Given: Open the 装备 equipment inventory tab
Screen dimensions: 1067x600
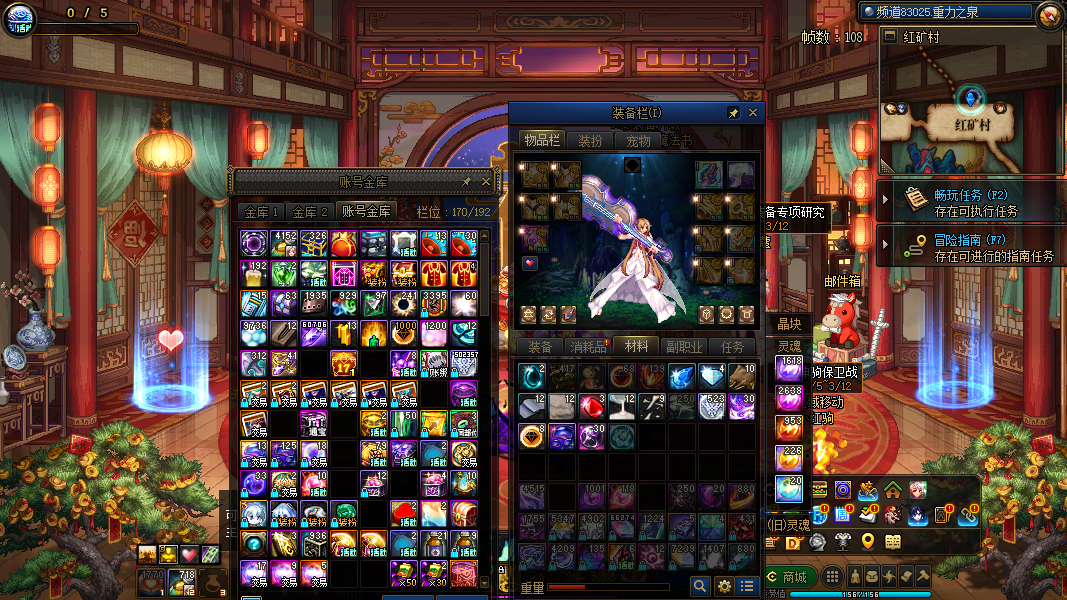Looking at the screenshot, I should 540,347.
